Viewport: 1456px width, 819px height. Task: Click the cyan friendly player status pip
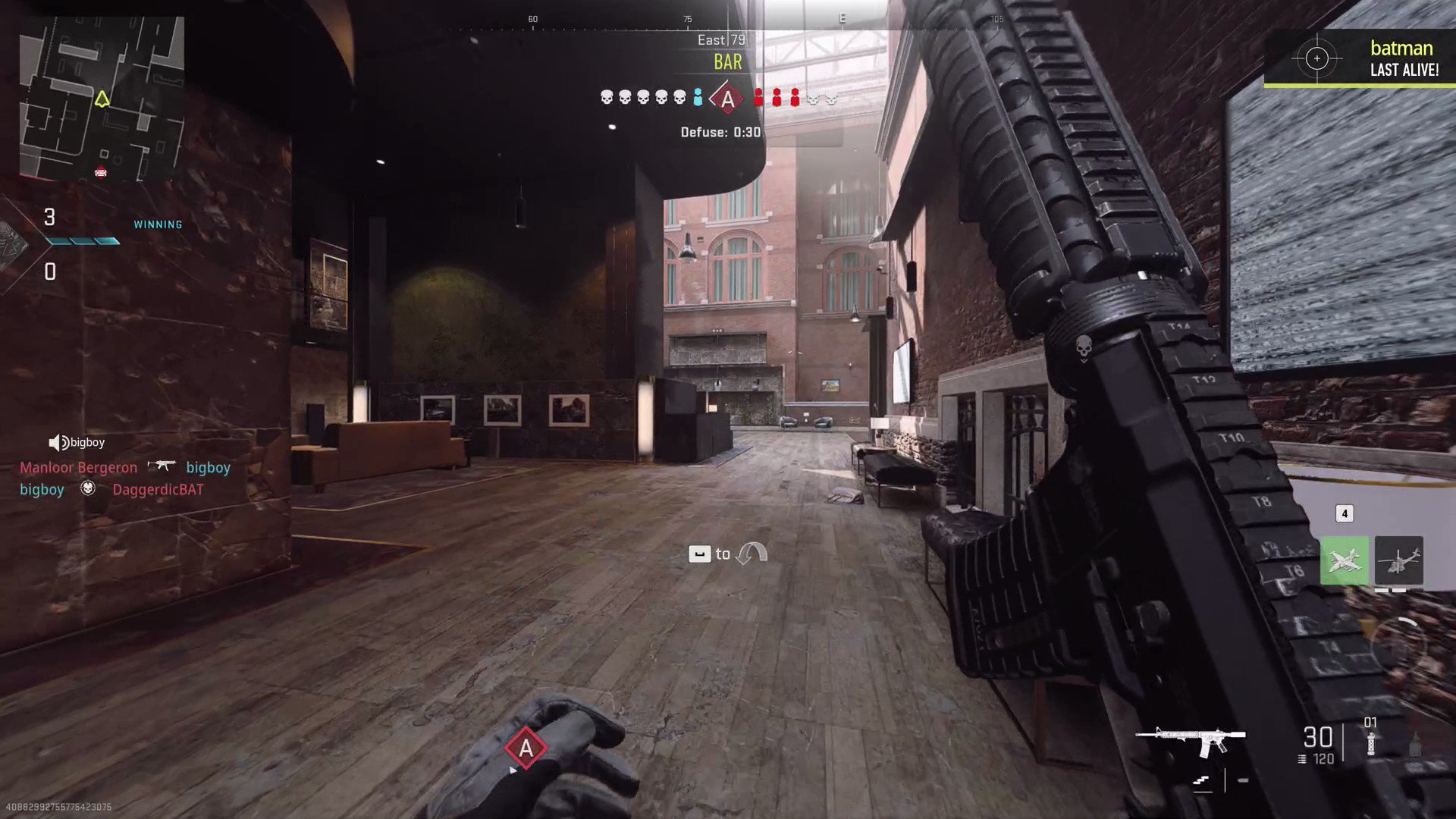[698, 97]
